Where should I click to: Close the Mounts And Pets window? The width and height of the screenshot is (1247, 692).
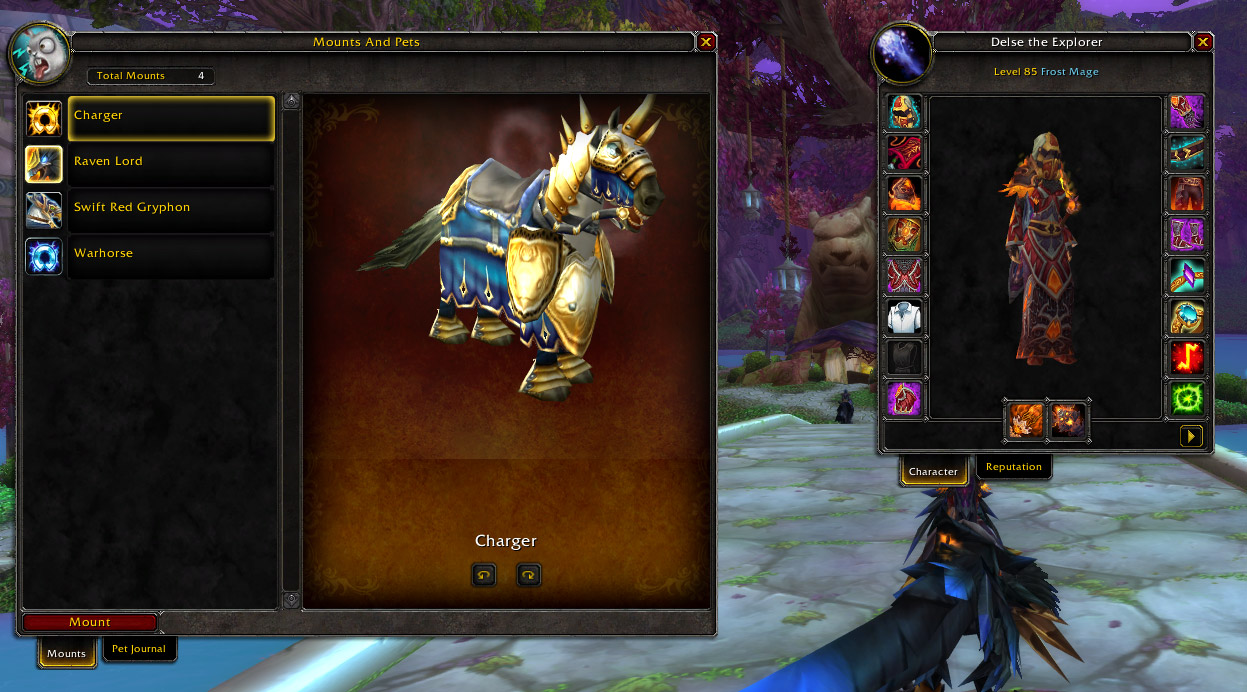click(706, 42)
